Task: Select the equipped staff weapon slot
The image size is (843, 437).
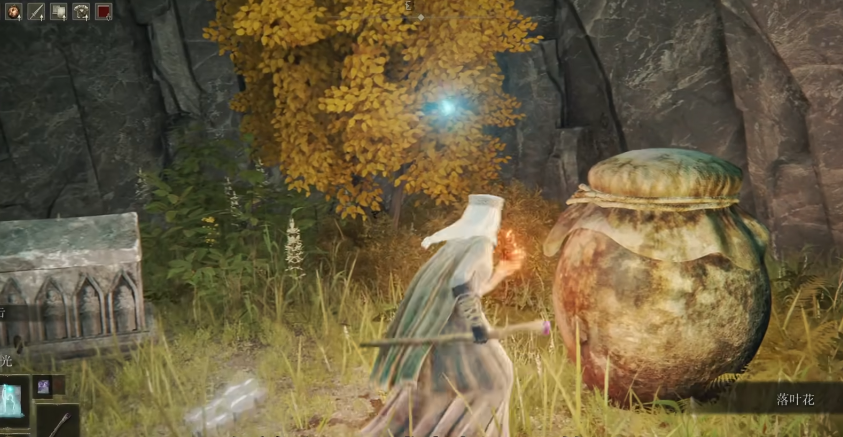Action: point(58,422)
